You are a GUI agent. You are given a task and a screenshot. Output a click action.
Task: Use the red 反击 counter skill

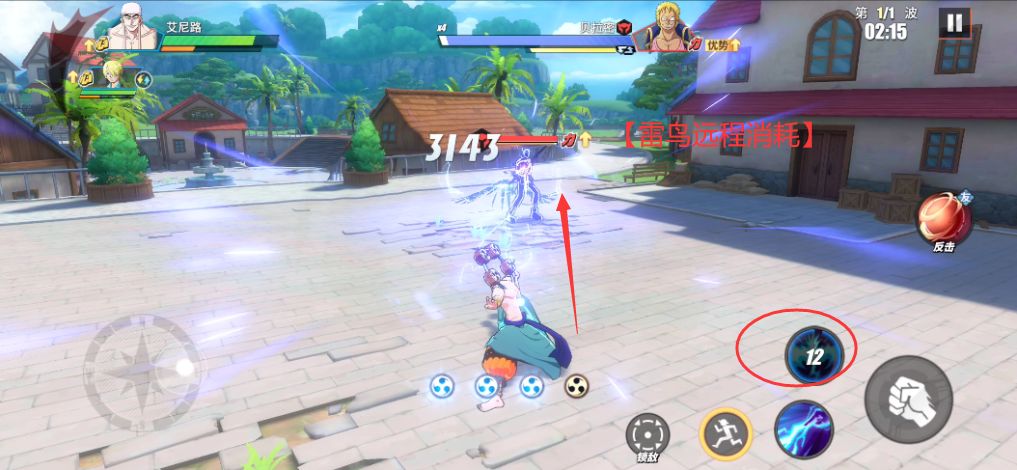pos(942,220)
